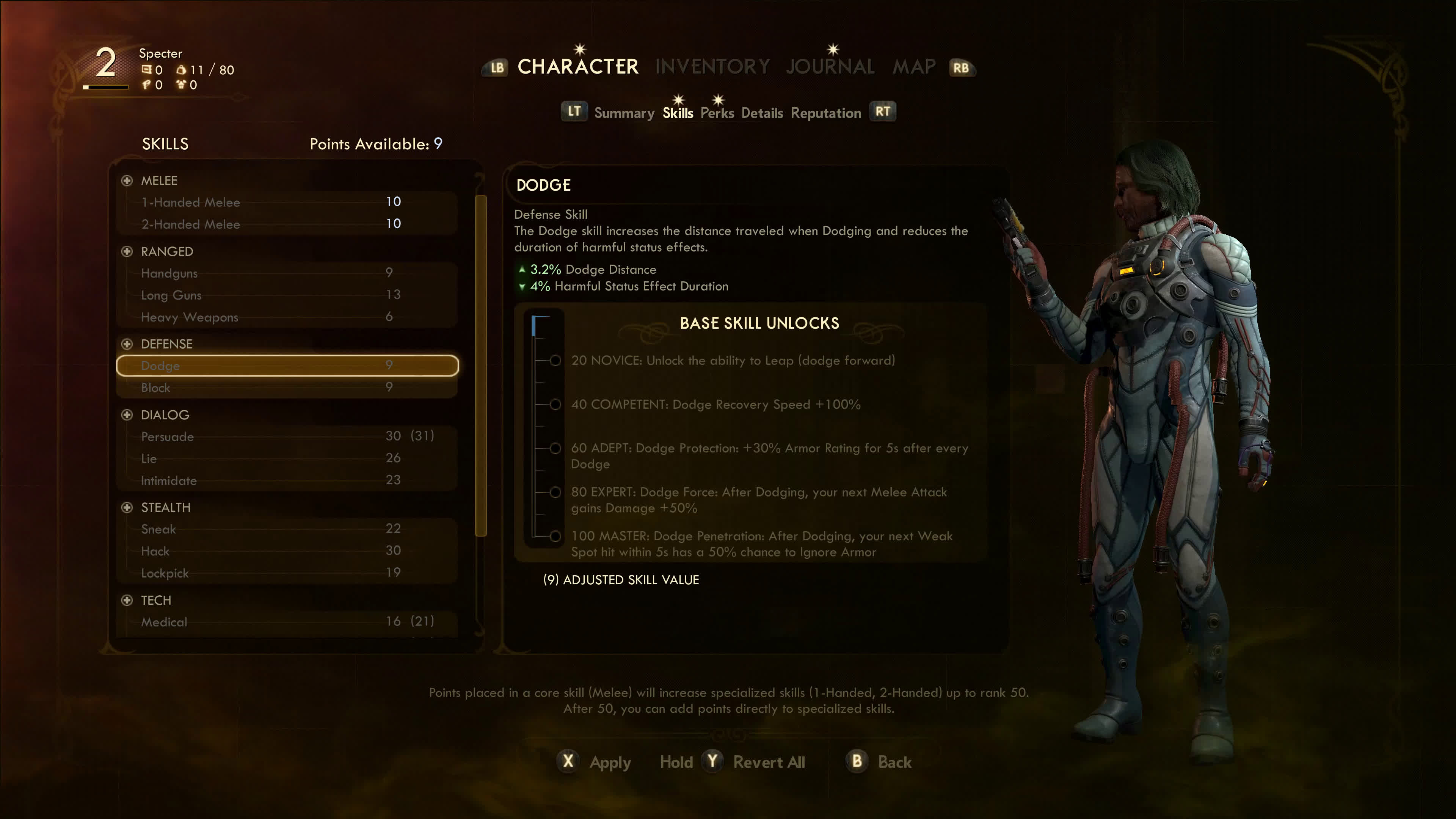1456x819 pixels.
Task: Show the character Summary sub-tab
Action: point(624,113)
